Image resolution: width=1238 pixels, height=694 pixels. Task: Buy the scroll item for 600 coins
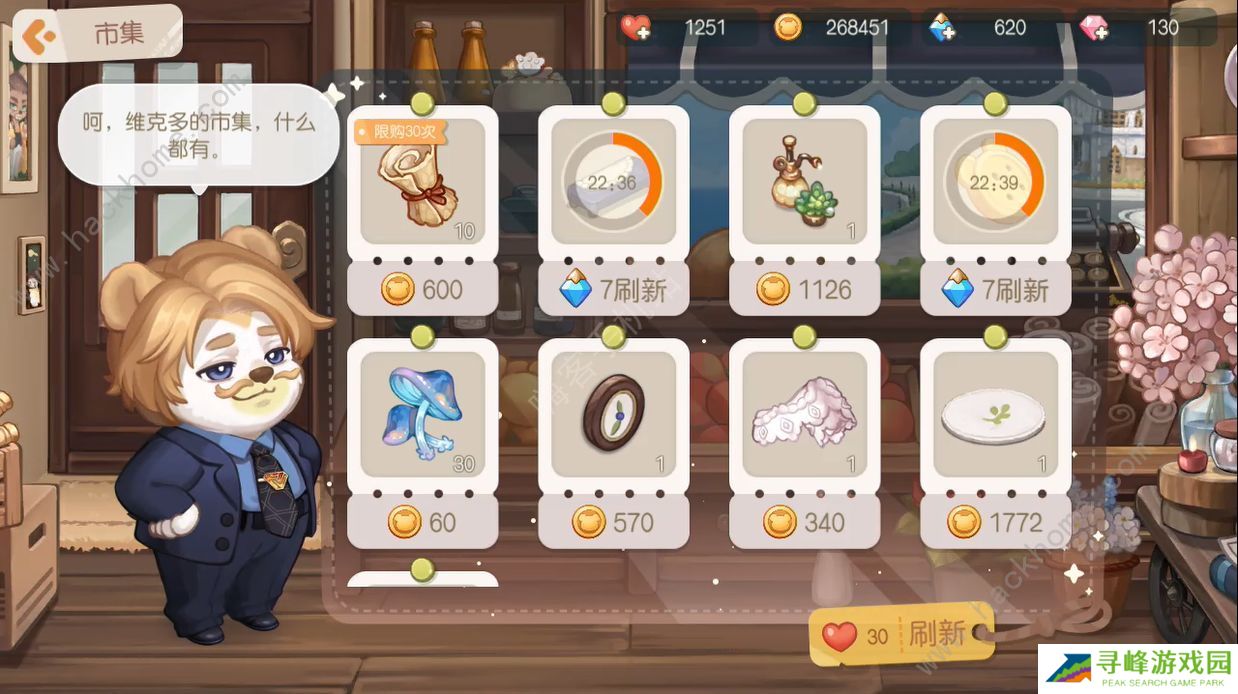coord(422,290)
